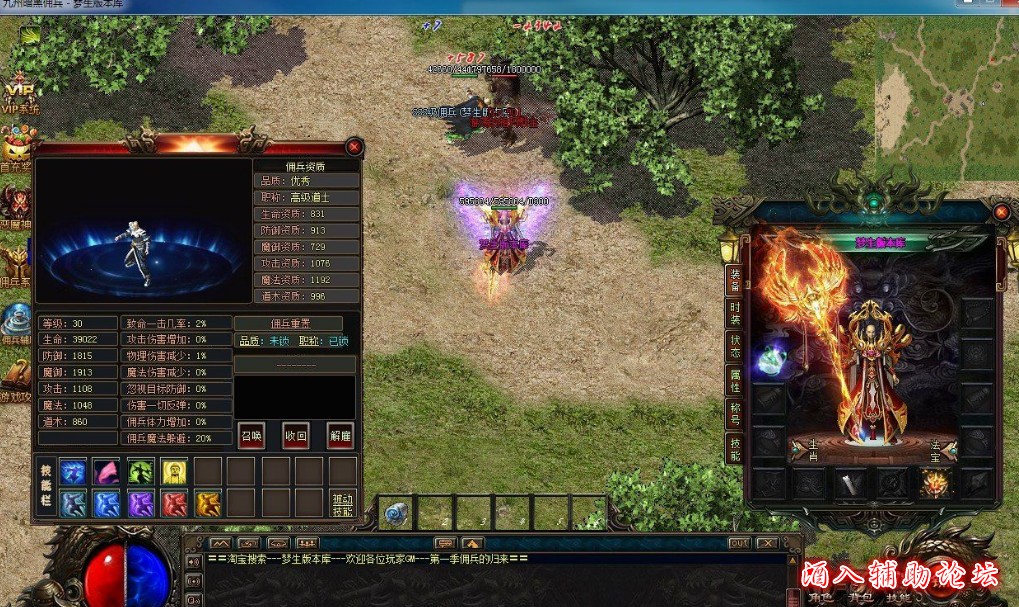Open the 法宝 treasure button
The image size is (1019, 607).
tap(935, 451)
